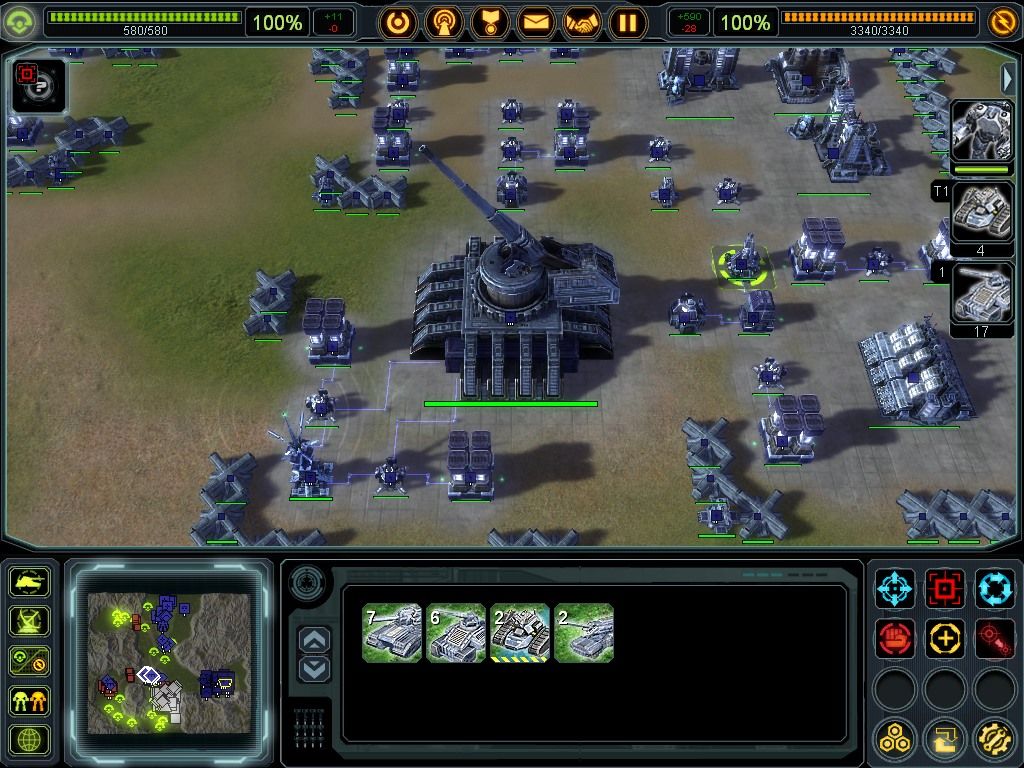Click the yellow gear-and-wrench button
This screenshot has width=1024, height=768.
(x=994, y=740)
